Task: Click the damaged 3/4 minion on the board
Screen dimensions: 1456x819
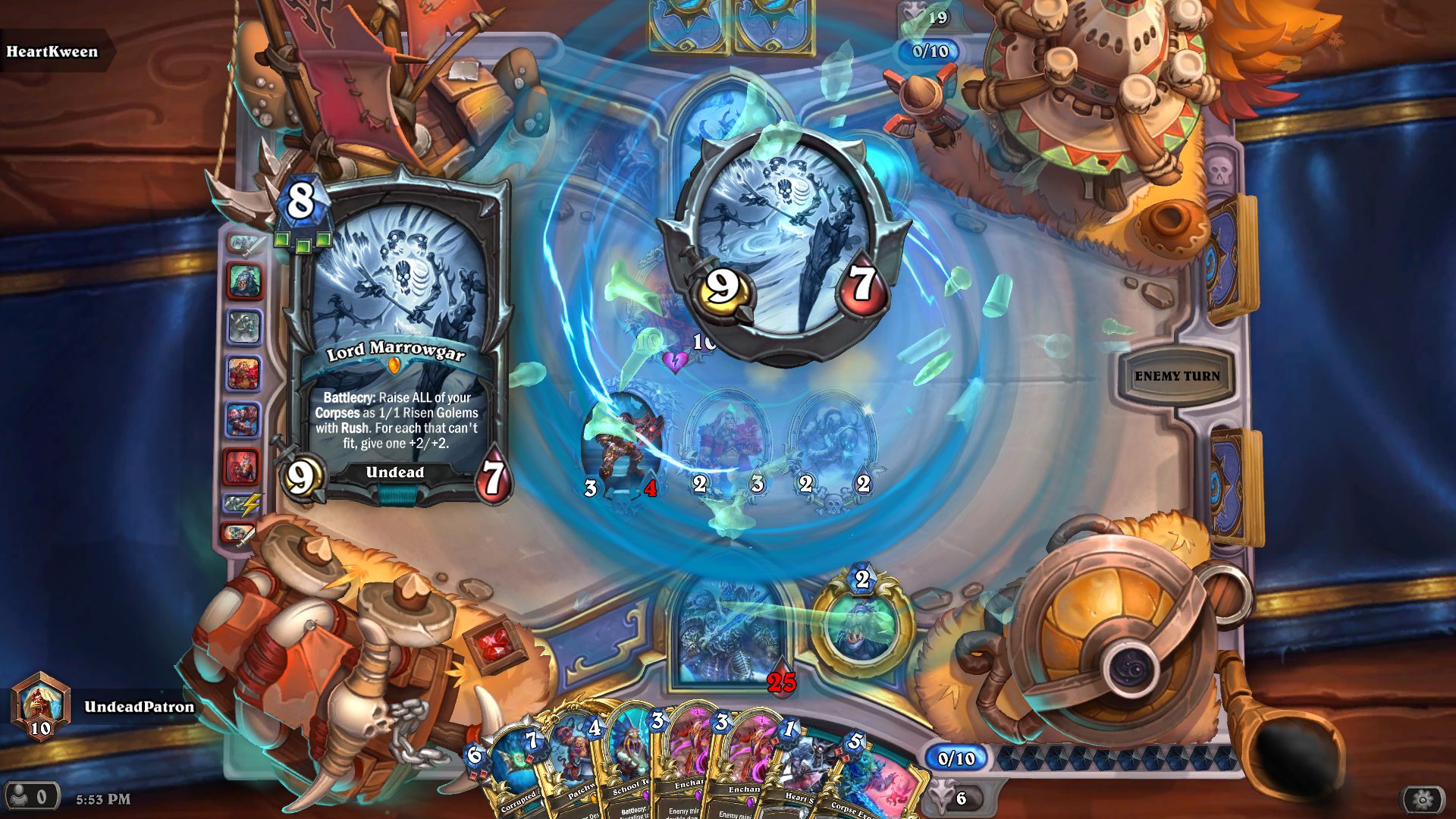Action: (x=622, y=440)
